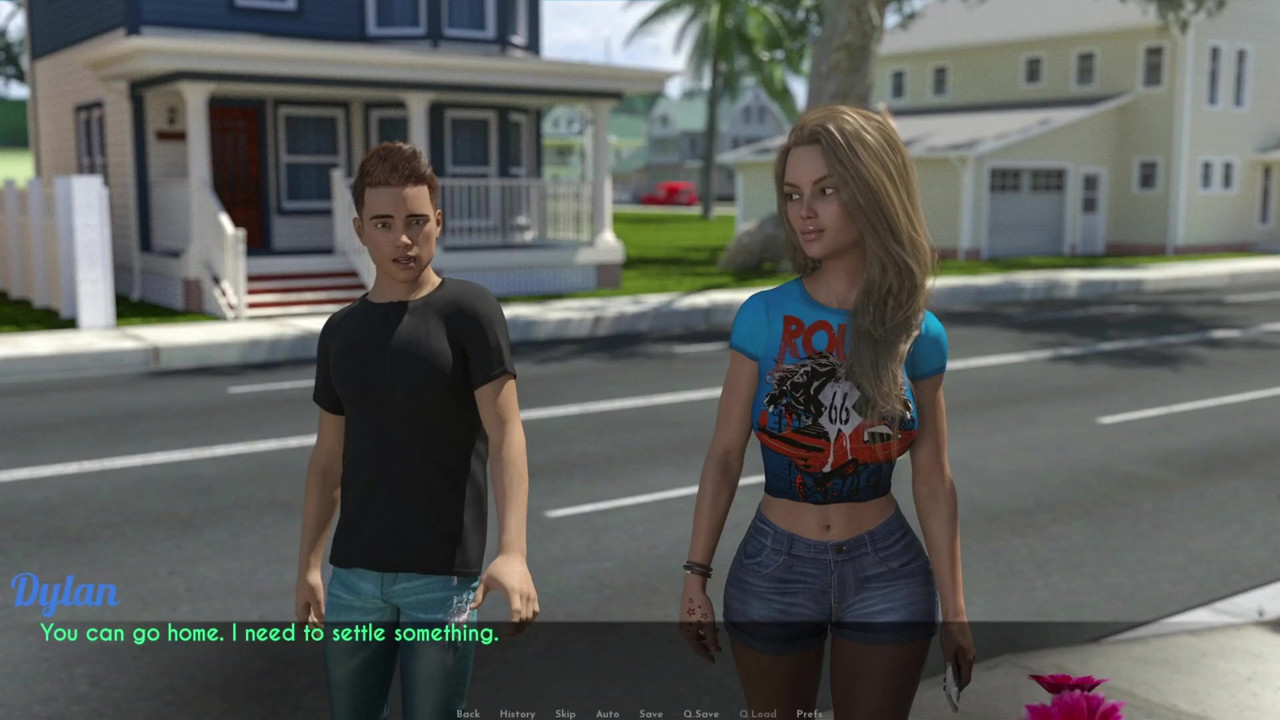This screenshot has width=1280, height=720.
Task: Select Back in the bottom quick menu bar
Action: (x=467, y=713)
